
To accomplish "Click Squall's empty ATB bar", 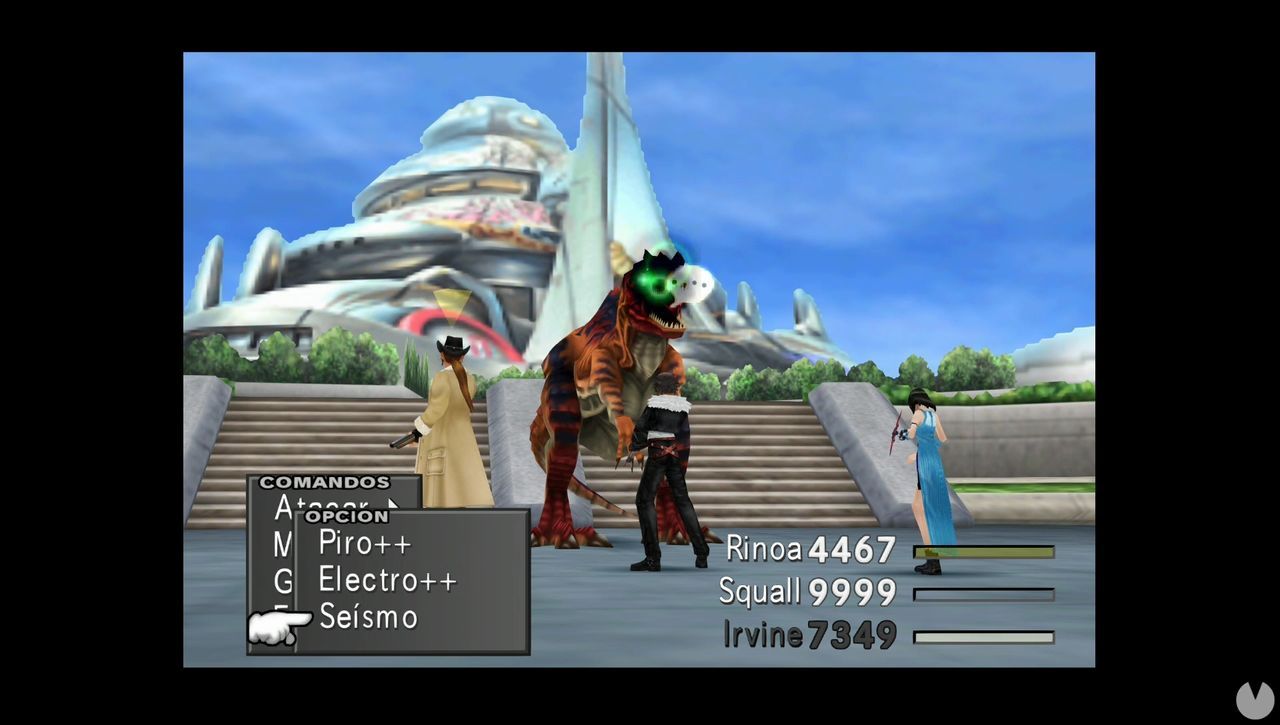I will pos(984,593).
